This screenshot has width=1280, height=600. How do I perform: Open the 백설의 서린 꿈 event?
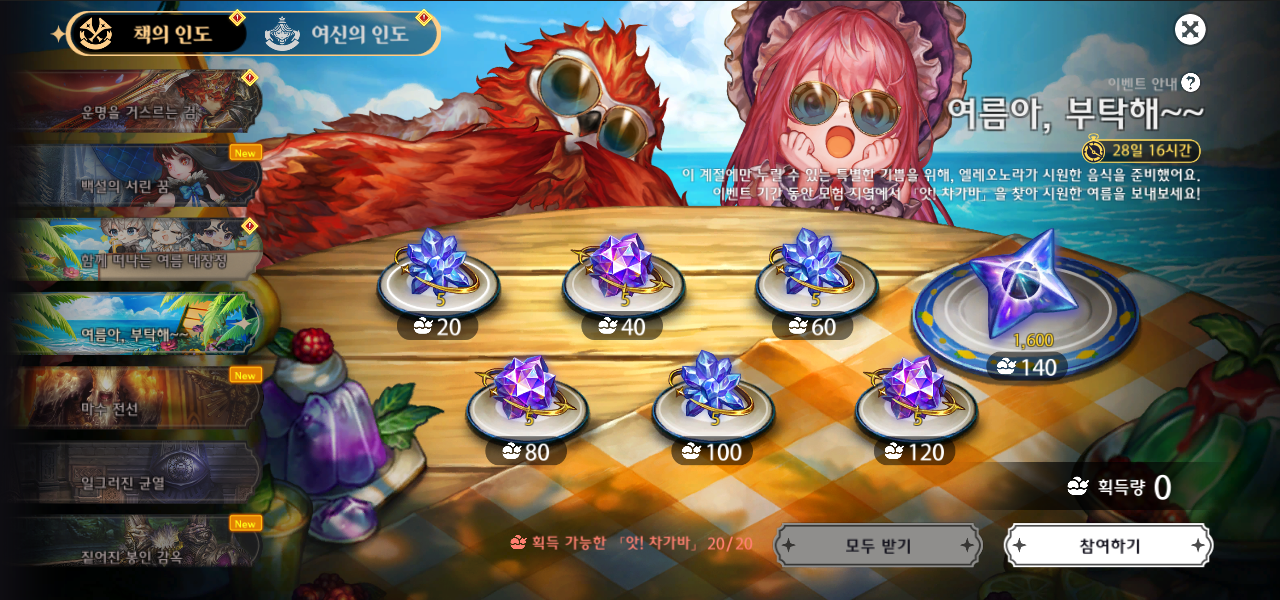pyautogui.click(x=138, y=177)
